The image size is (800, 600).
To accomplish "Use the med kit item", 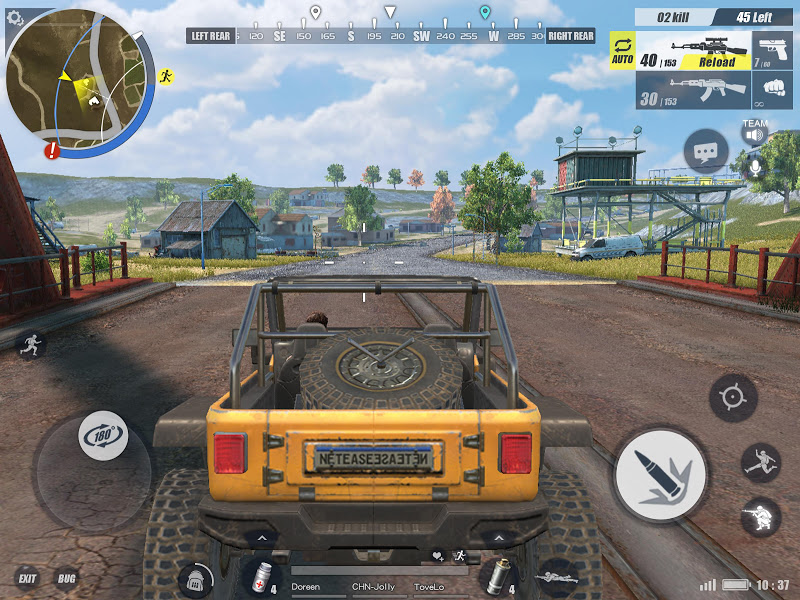I will (x=263, y=576).
